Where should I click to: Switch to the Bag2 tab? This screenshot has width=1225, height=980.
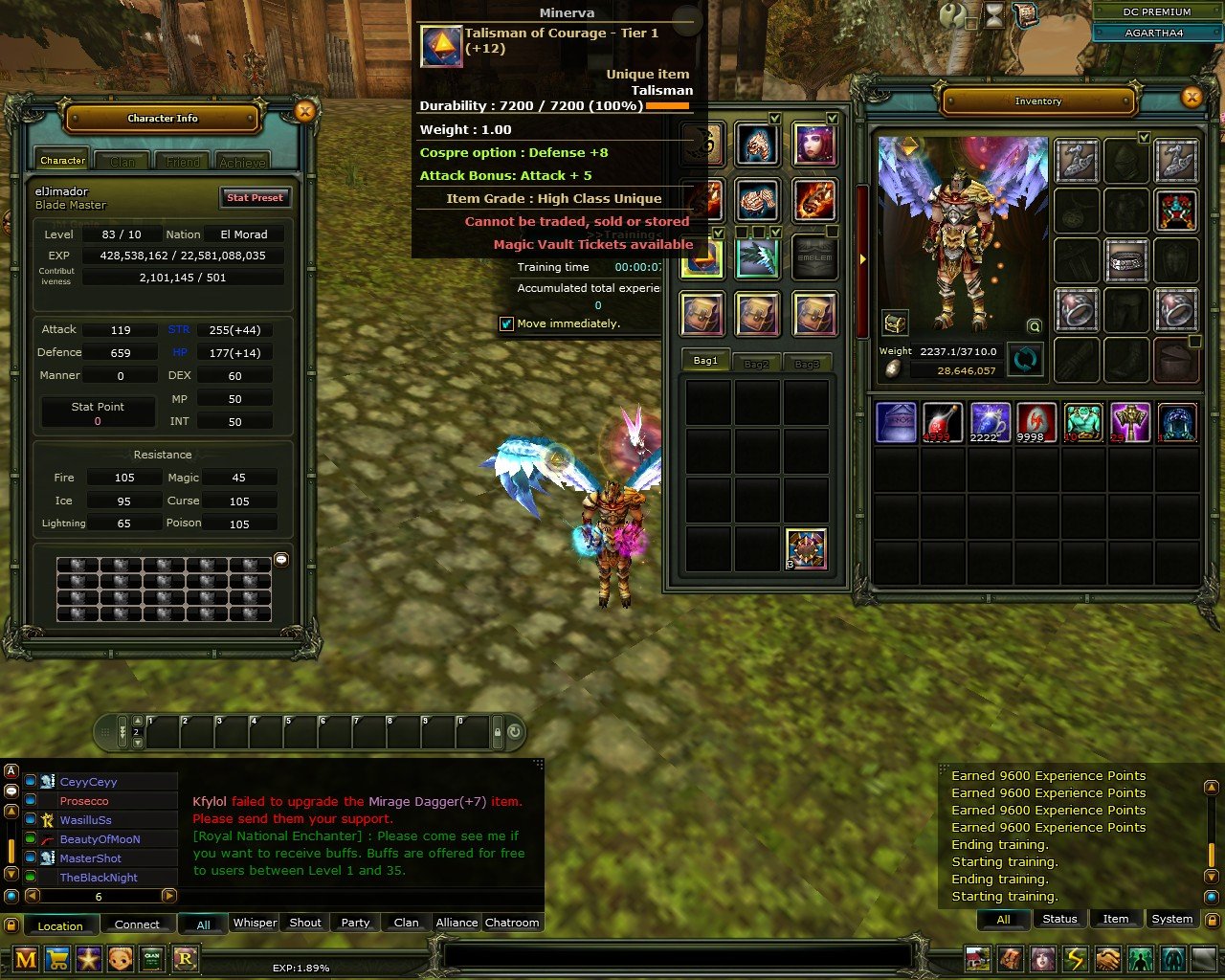tap(756, 363)
